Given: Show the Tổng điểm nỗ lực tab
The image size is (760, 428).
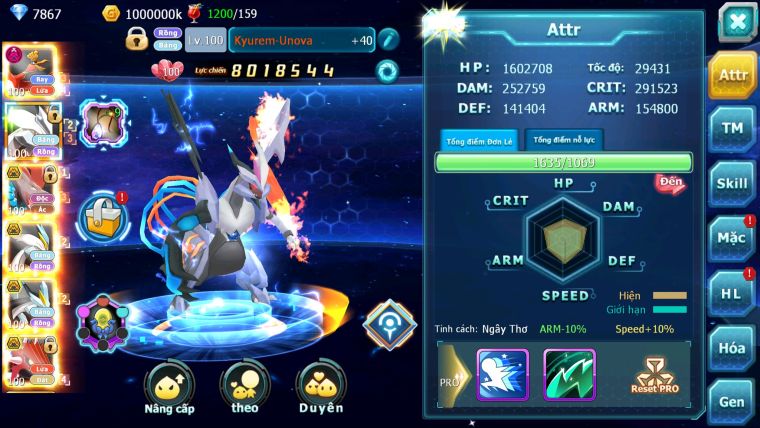Looking at the screenshot, I should (564, 140).
